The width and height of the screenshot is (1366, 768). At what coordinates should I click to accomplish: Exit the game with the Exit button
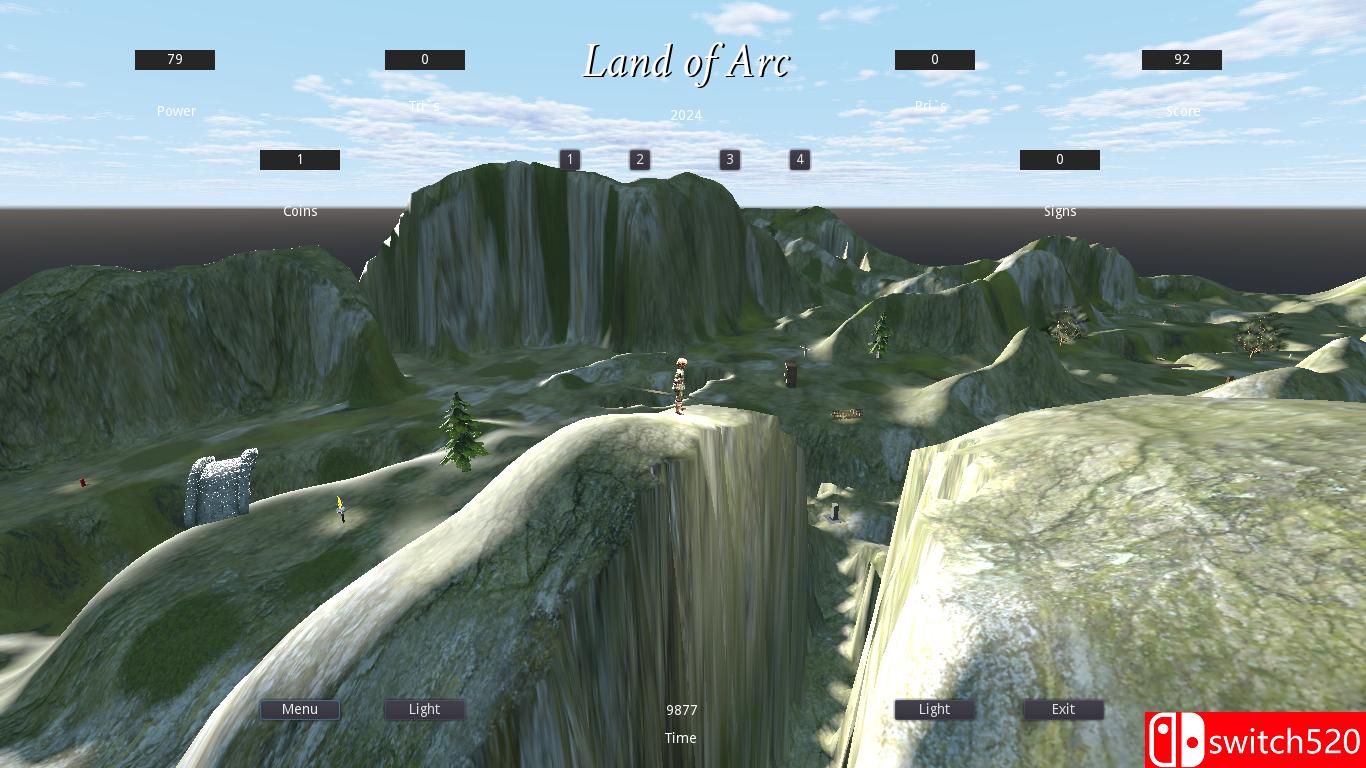pyautogui.click(x=1062, y=709)
